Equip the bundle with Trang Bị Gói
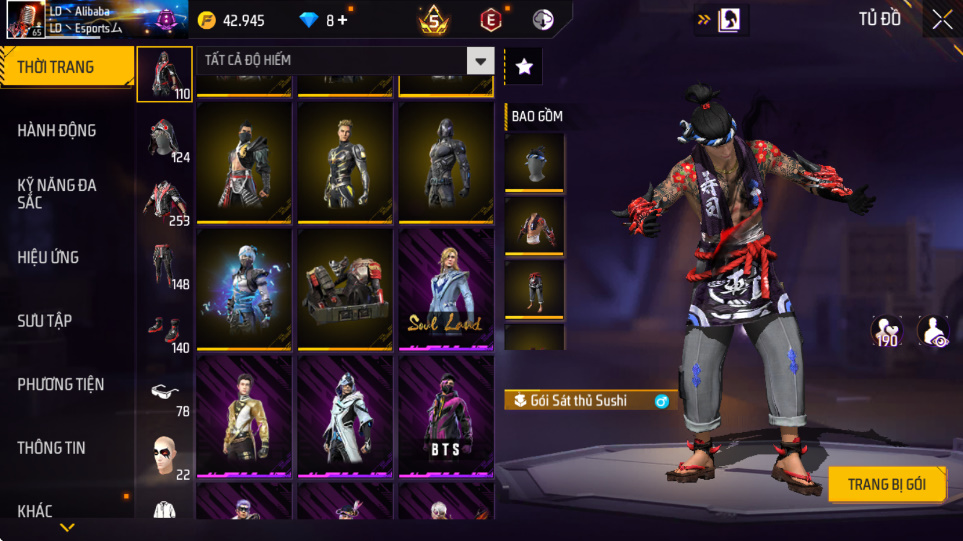The width and height of the screenshot is (963, 541). (x=886, y=485)
